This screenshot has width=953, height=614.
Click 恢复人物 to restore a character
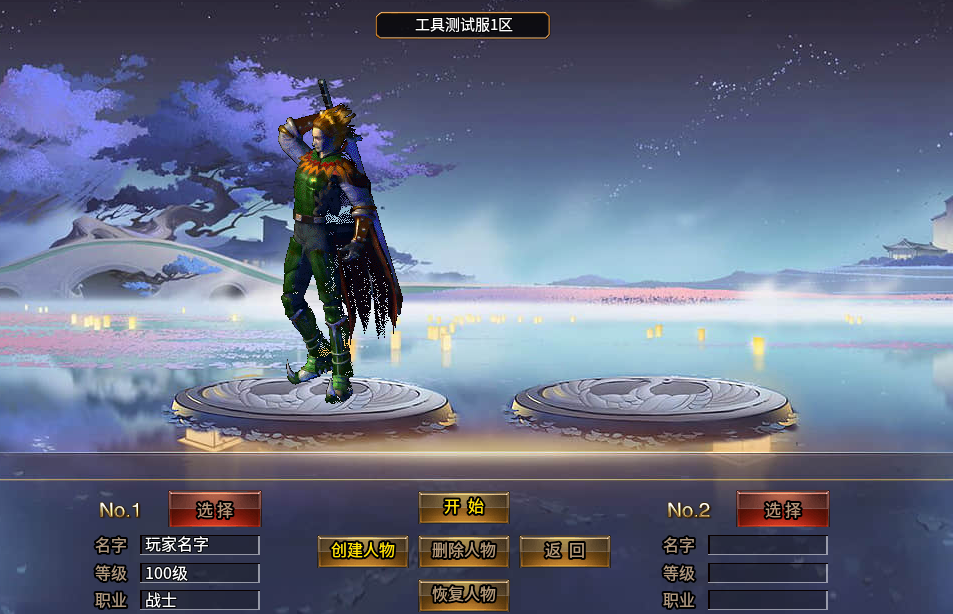pyautogui.click(x=463, y=594)
